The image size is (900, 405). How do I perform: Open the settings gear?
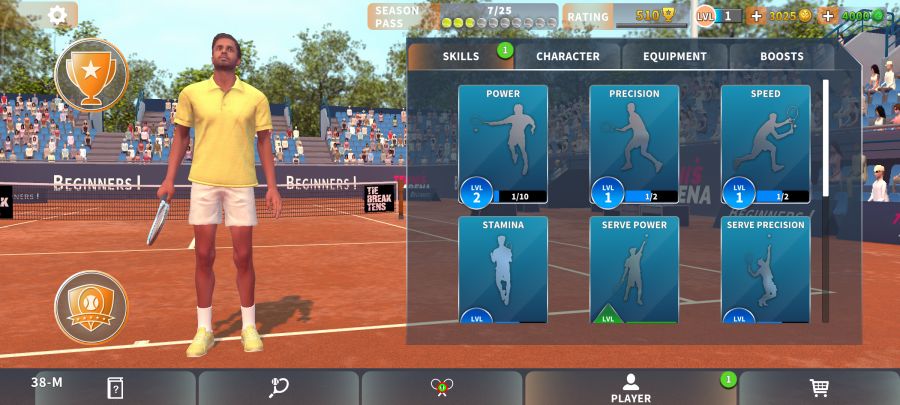57,15
